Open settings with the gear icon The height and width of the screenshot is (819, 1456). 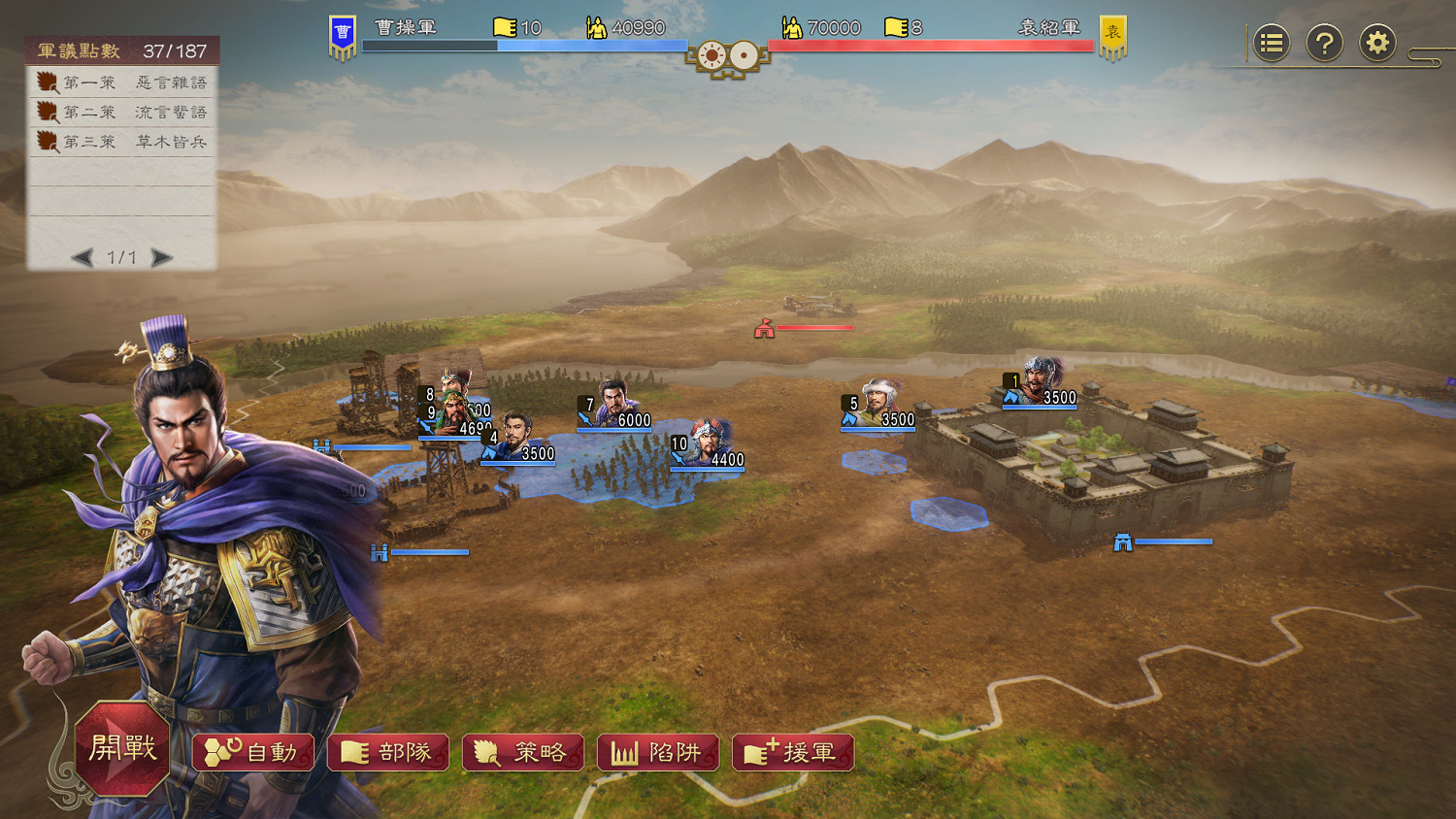coord(1376,44)
